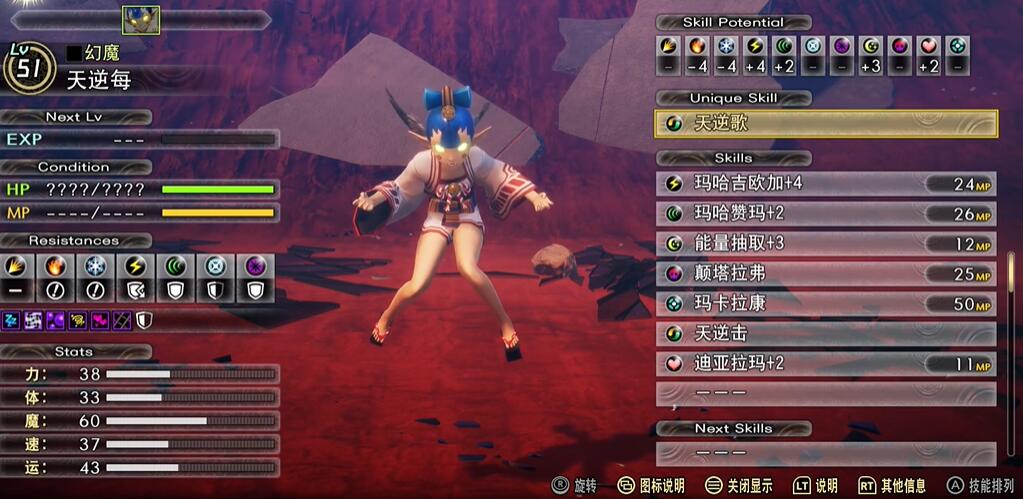Check the fire skill potential -4 icon
Image resolution: width=1023 pixels, height=499 pixels.
tap(698, 45)
